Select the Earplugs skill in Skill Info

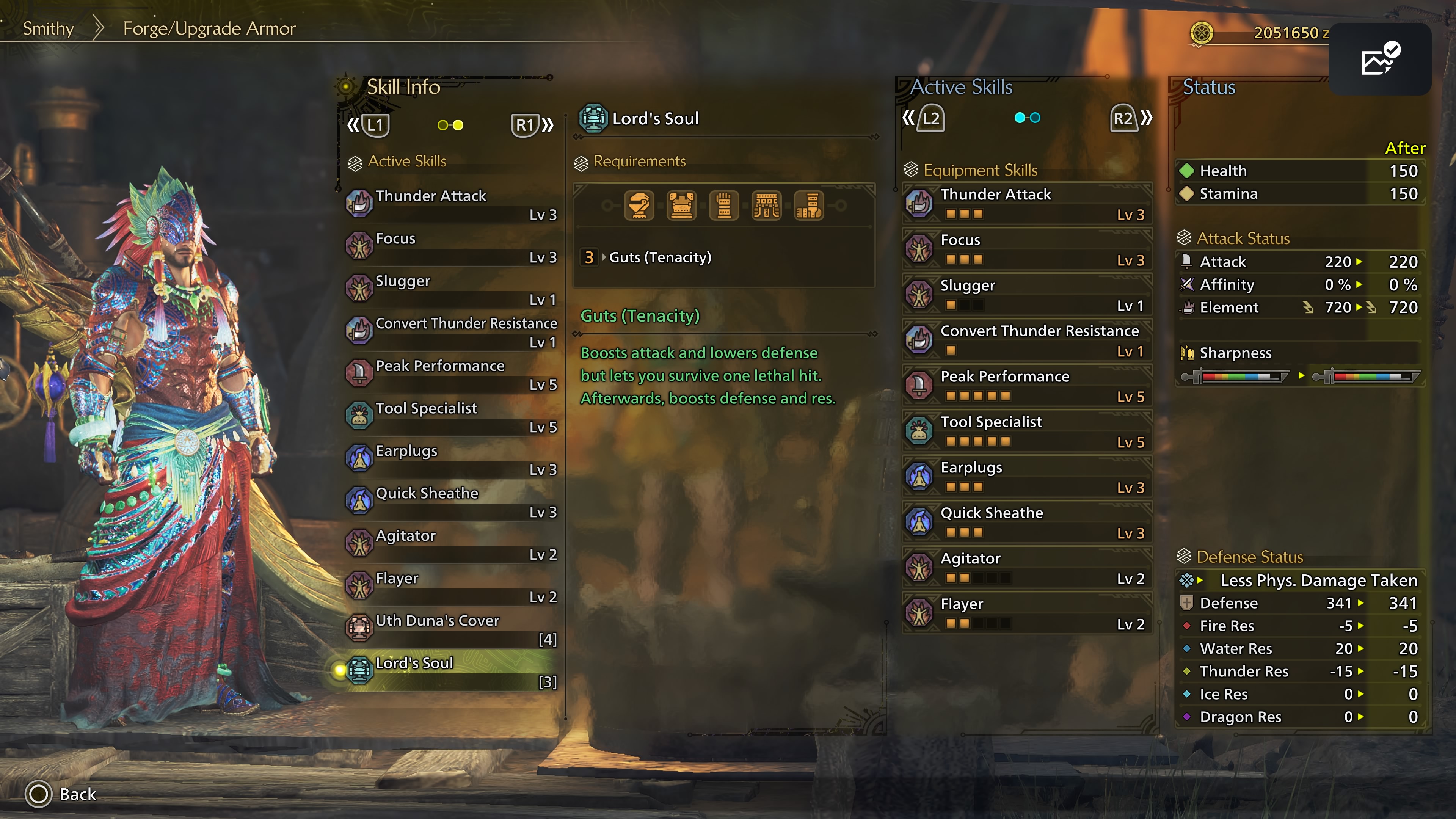pos(451,459)
